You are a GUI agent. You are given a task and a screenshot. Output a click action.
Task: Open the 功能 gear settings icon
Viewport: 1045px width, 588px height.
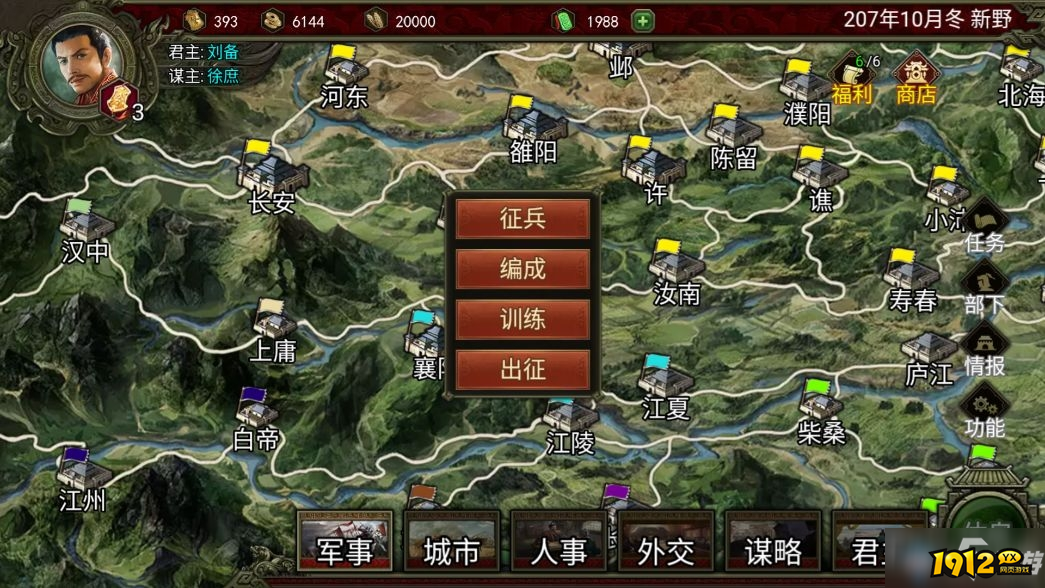[x=984, y=413]
